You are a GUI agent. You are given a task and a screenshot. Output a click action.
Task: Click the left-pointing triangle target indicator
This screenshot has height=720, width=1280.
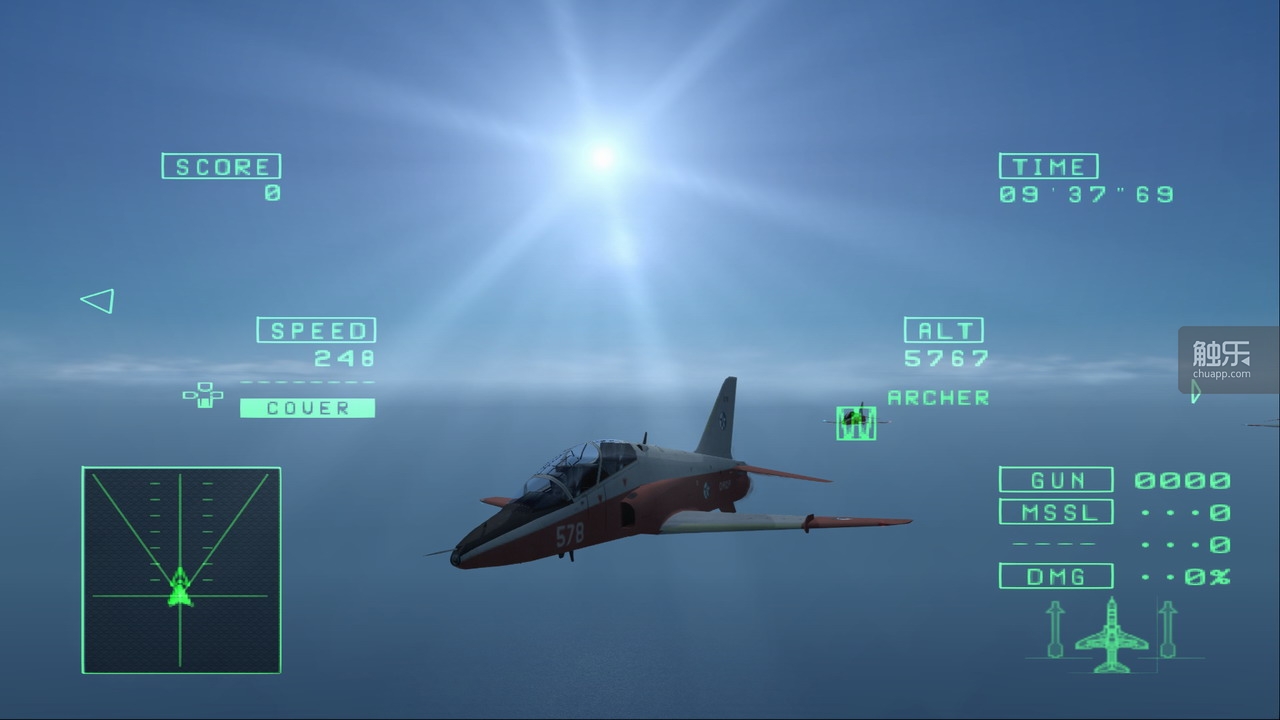tap(98, 301)
